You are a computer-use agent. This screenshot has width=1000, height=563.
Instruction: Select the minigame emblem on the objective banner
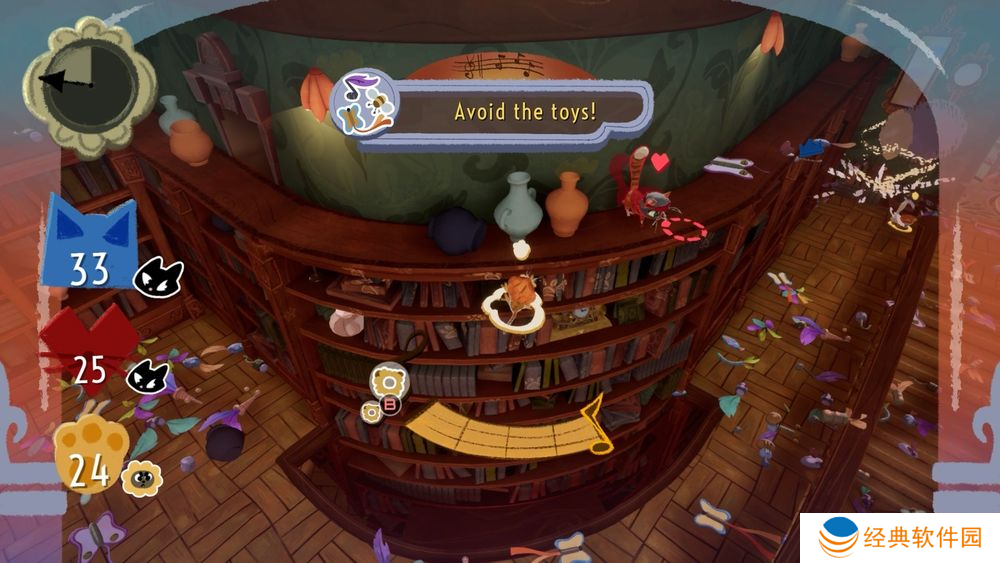pos(364,103)
